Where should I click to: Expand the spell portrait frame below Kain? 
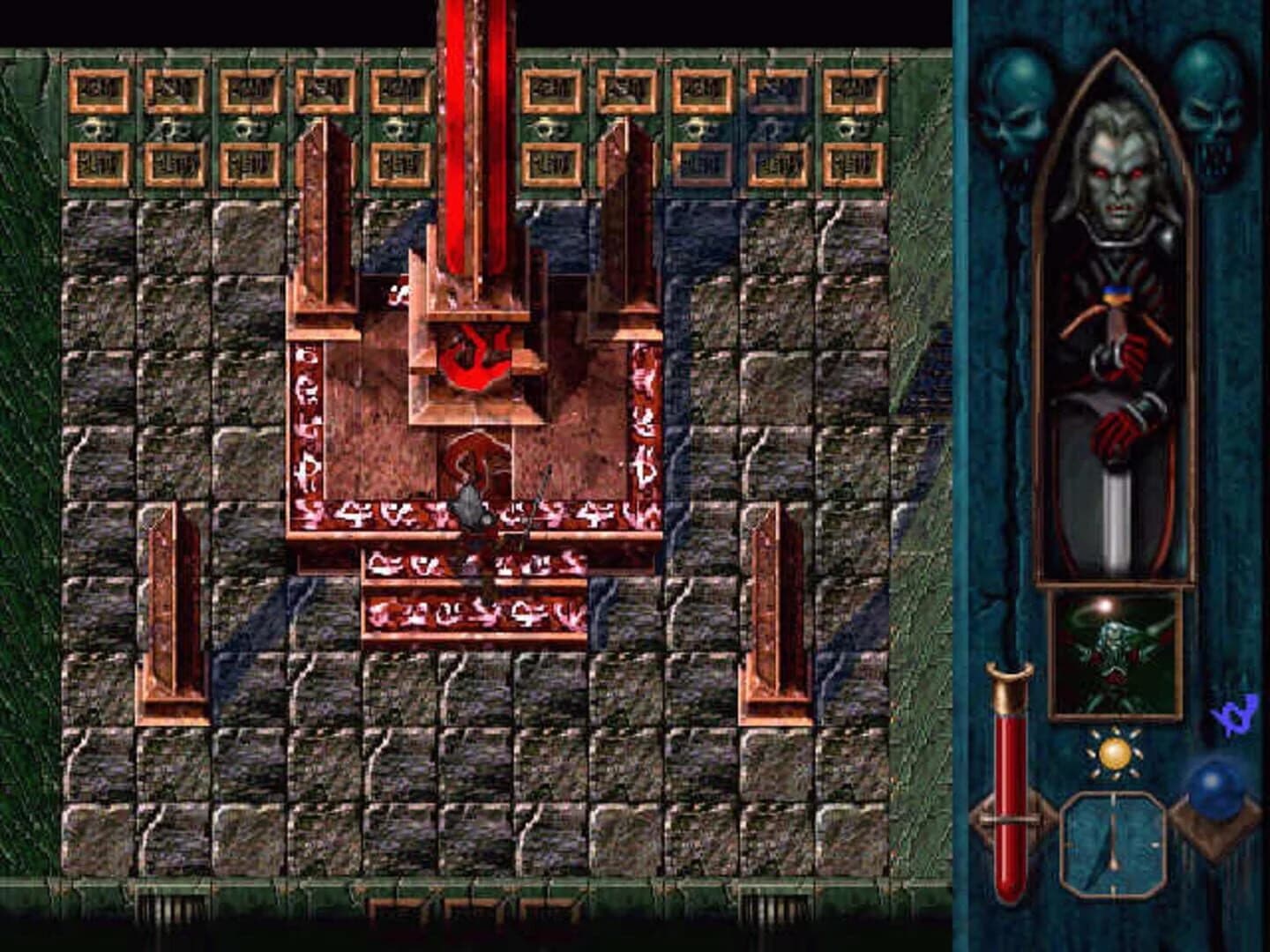1113,648
